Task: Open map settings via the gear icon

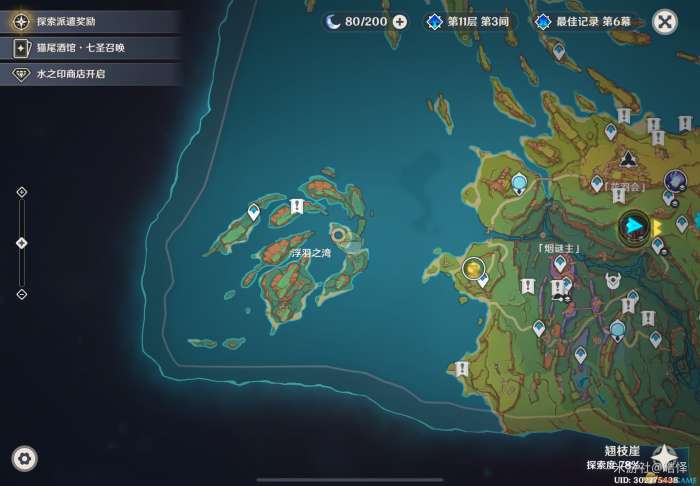Action: click(25, 459)
